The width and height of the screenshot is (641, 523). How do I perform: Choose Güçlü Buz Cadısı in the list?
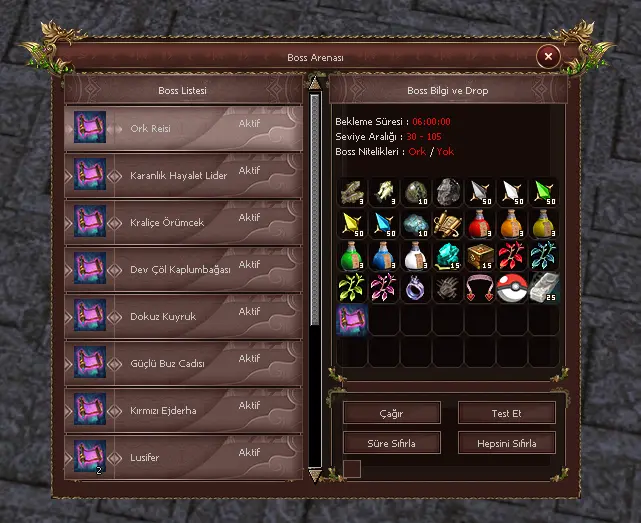[183, 364]
